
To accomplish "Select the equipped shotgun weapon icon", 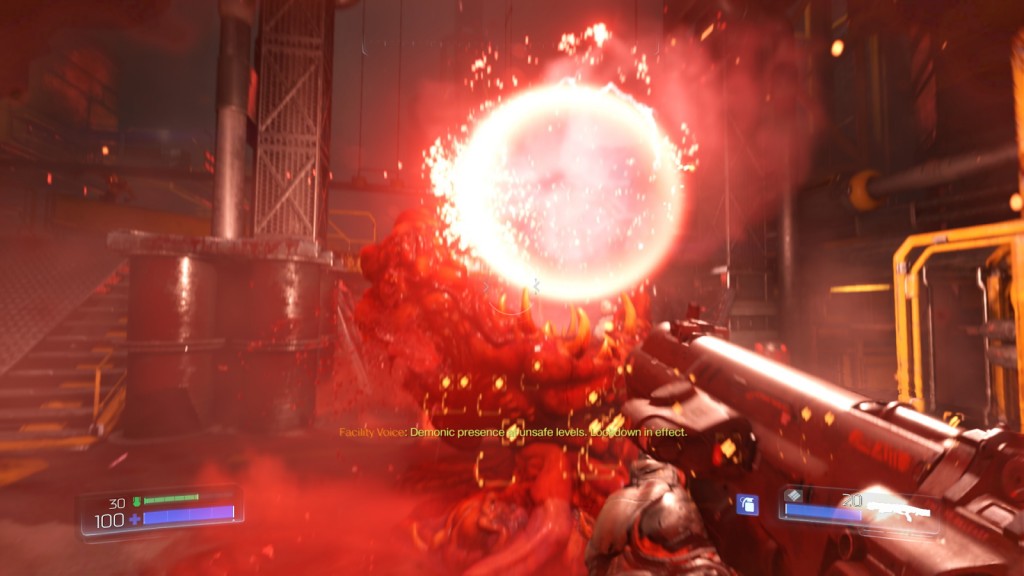I will [x=897, y=509].
